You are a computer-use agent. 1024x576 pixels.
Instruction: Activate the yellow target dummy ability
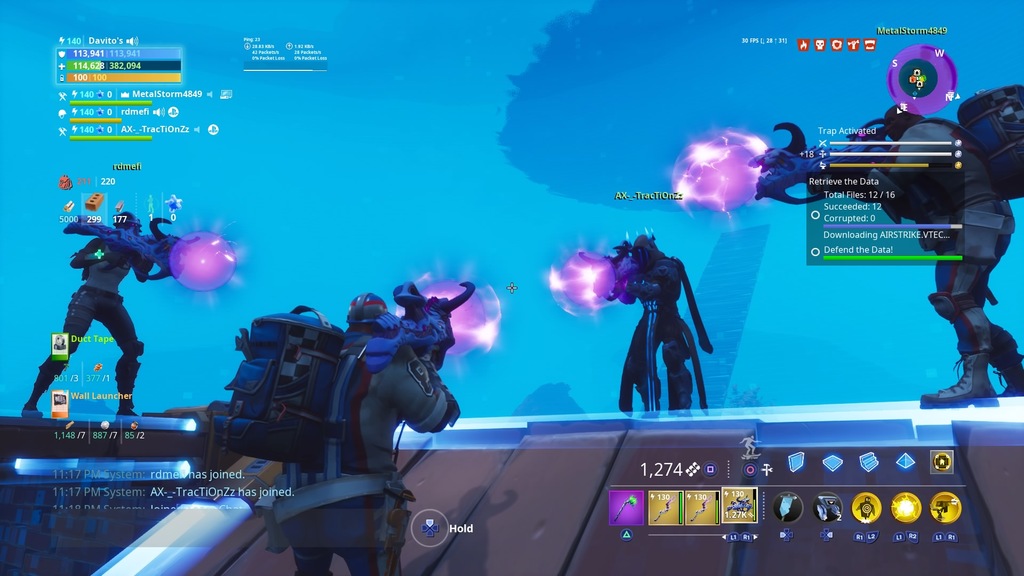point(866,507)
